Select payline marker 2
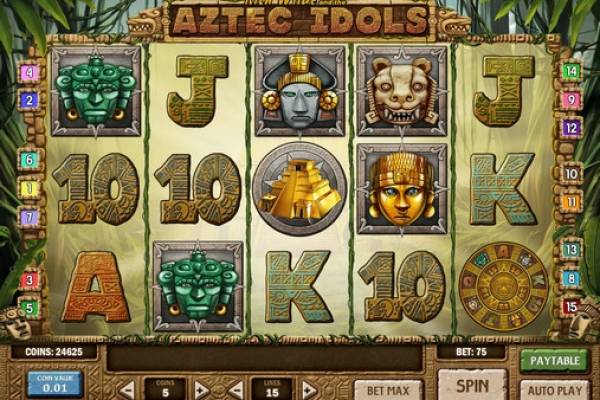Image resolution: width=600 pixels, height=400 pixels. [29, 100]
